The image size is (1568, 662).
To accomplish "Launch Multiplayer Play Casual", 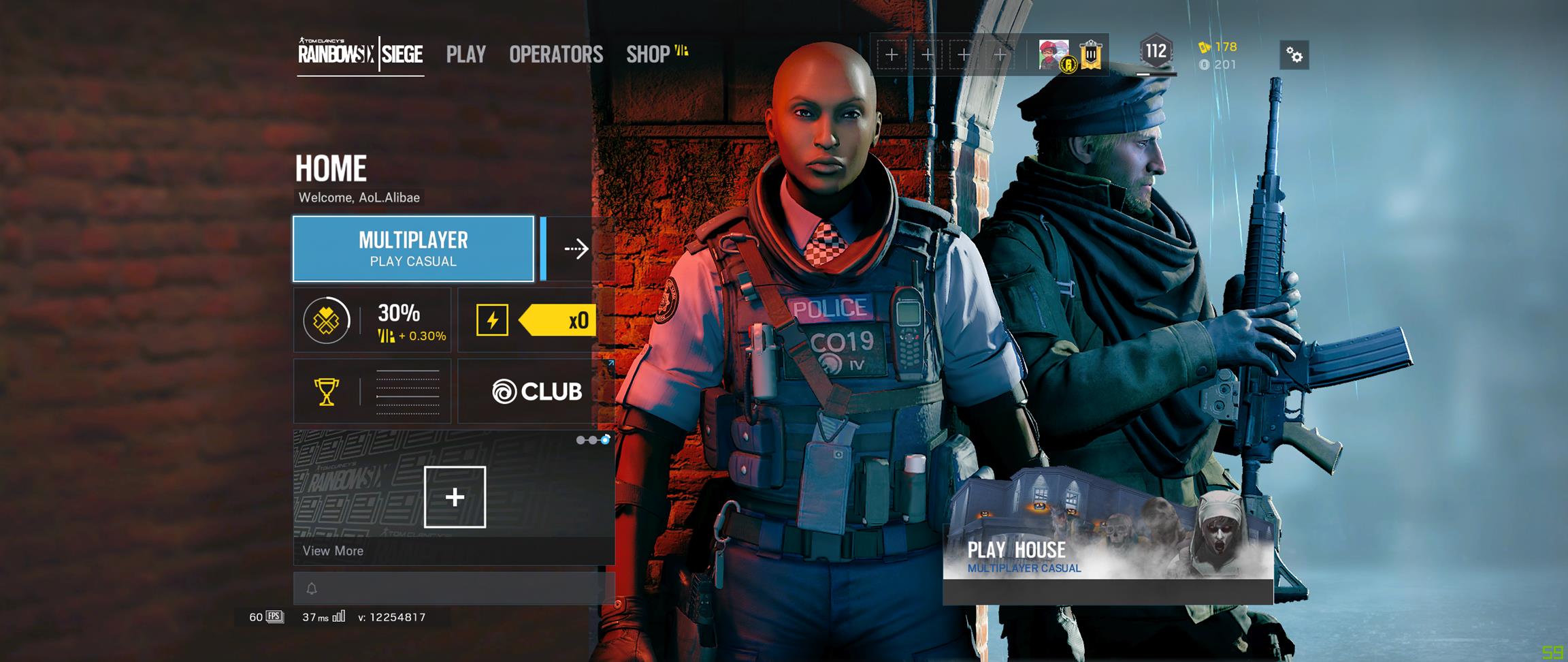I will 413,249.
